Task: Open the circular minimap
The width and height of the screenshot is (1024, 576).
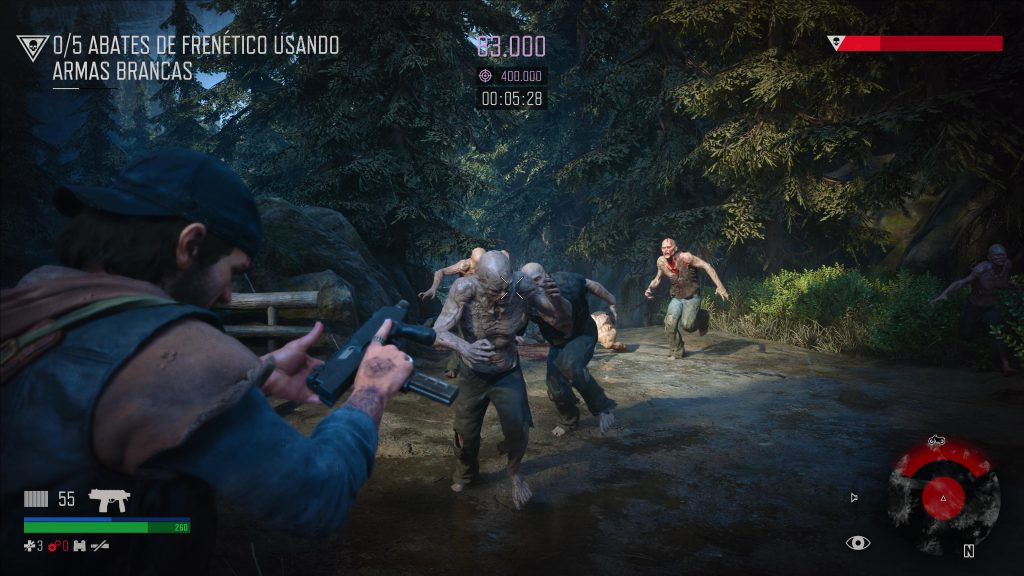Action: click(944, 496)
